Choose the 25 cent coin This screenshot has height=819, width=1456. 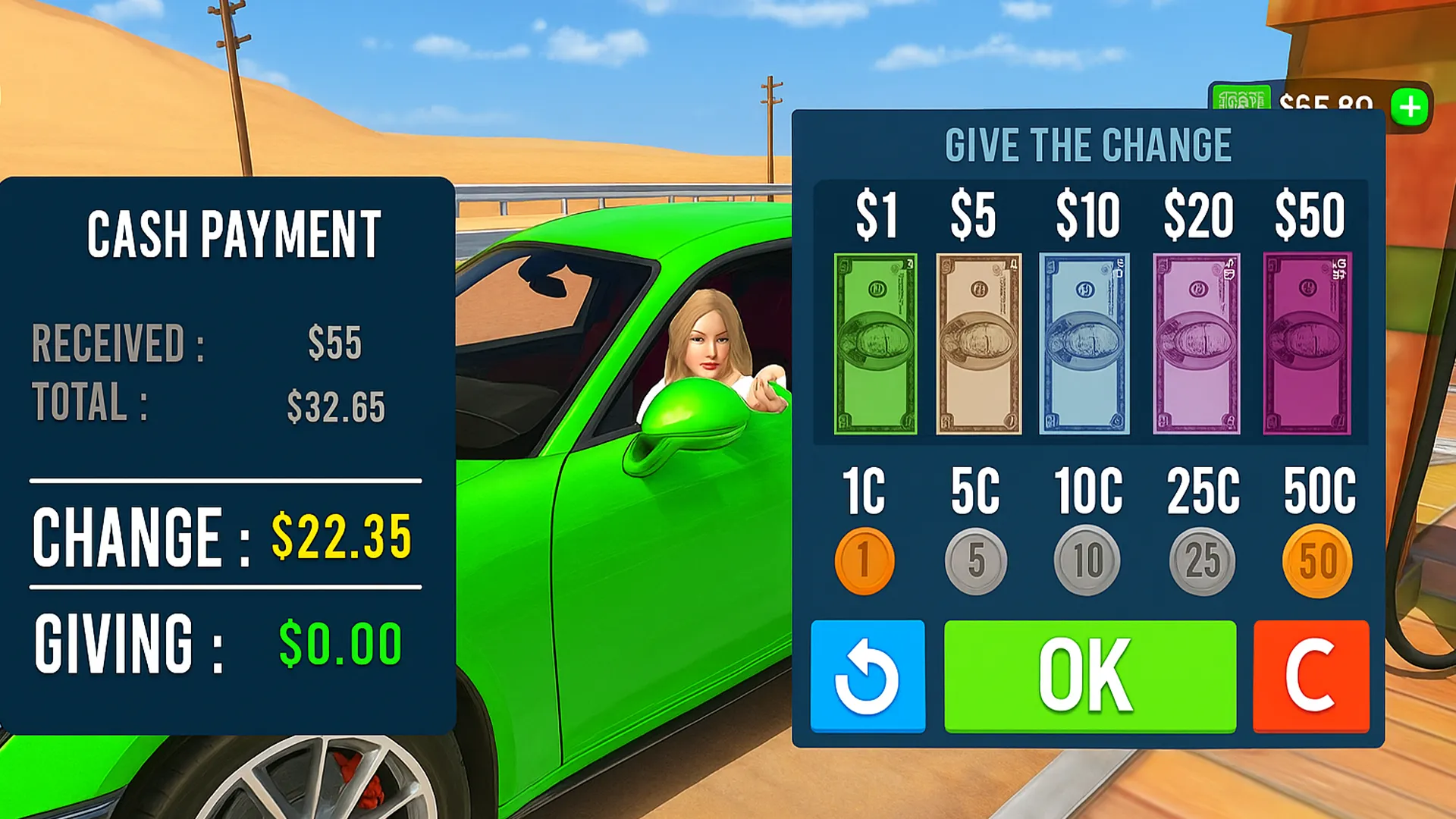[1202, 561]
